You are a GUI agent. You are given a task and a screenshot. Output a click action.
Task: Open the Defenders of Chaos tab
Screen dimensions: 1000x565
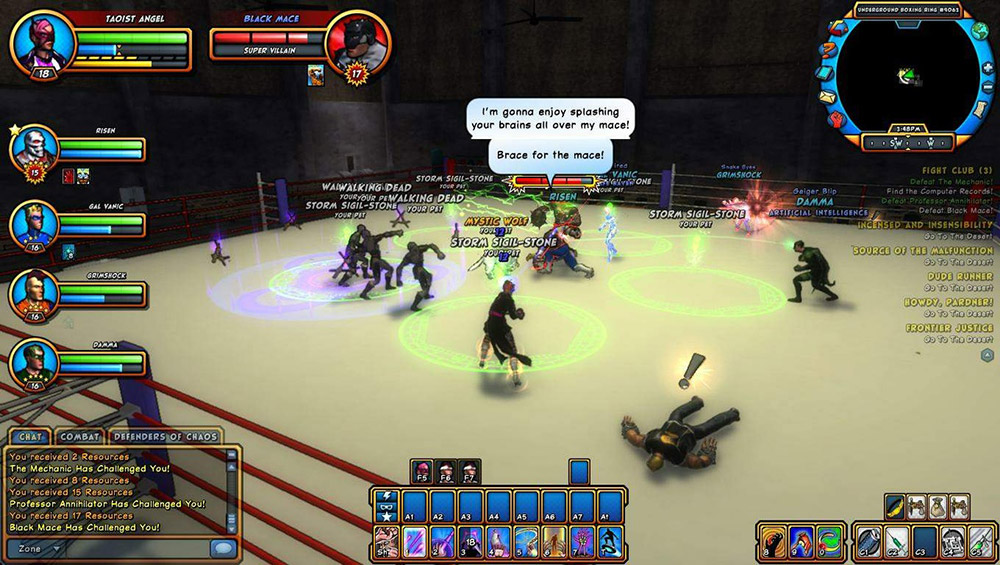(x=165, y=436)
